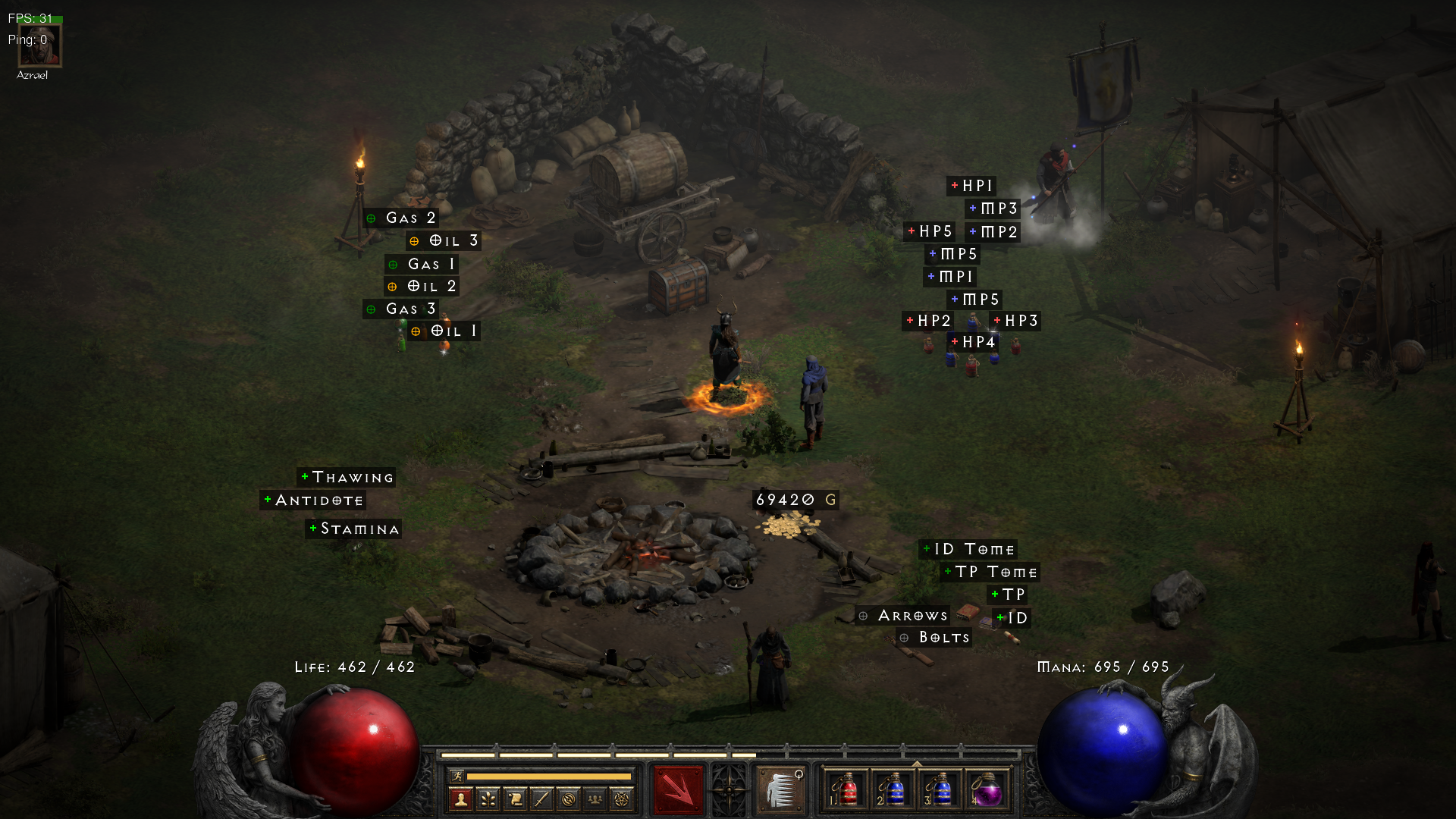This screenshot has width=1456, height=819.
Task: Use the blue mana potion in belt slot 2
Action: 893,790
